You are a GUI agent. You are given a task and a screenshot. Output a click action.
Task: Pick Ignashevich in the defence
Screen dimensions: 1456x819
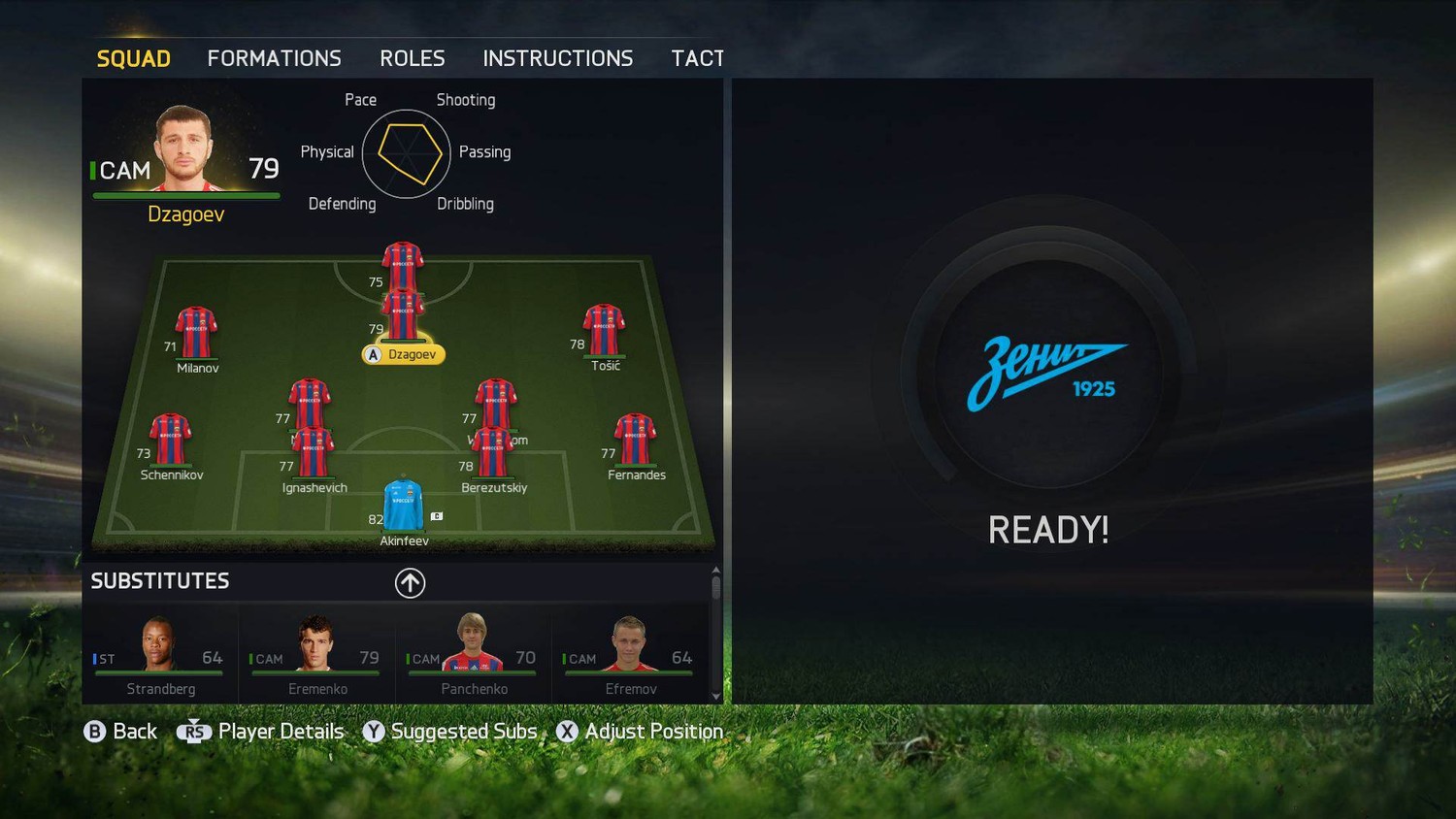click(x=313, y=456)
